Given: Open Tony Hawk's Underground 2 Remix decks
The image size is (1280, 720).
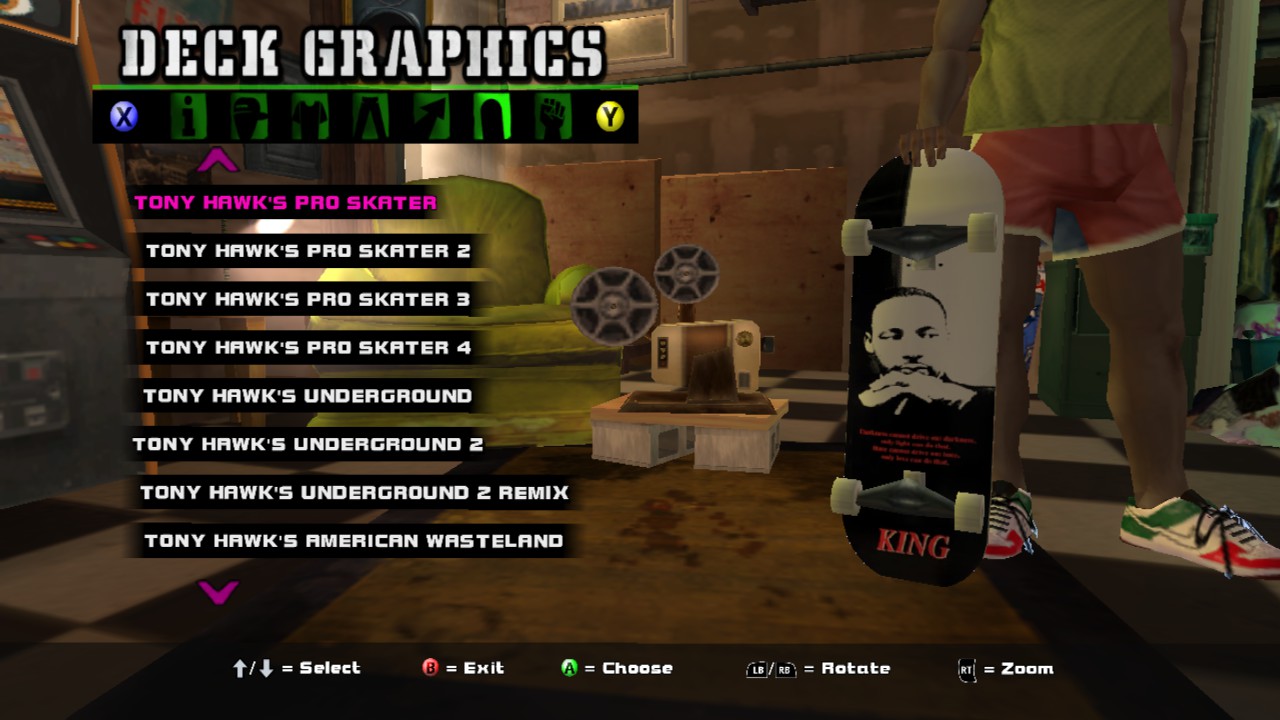Looking at the screenshot, I should coord(354,492).
